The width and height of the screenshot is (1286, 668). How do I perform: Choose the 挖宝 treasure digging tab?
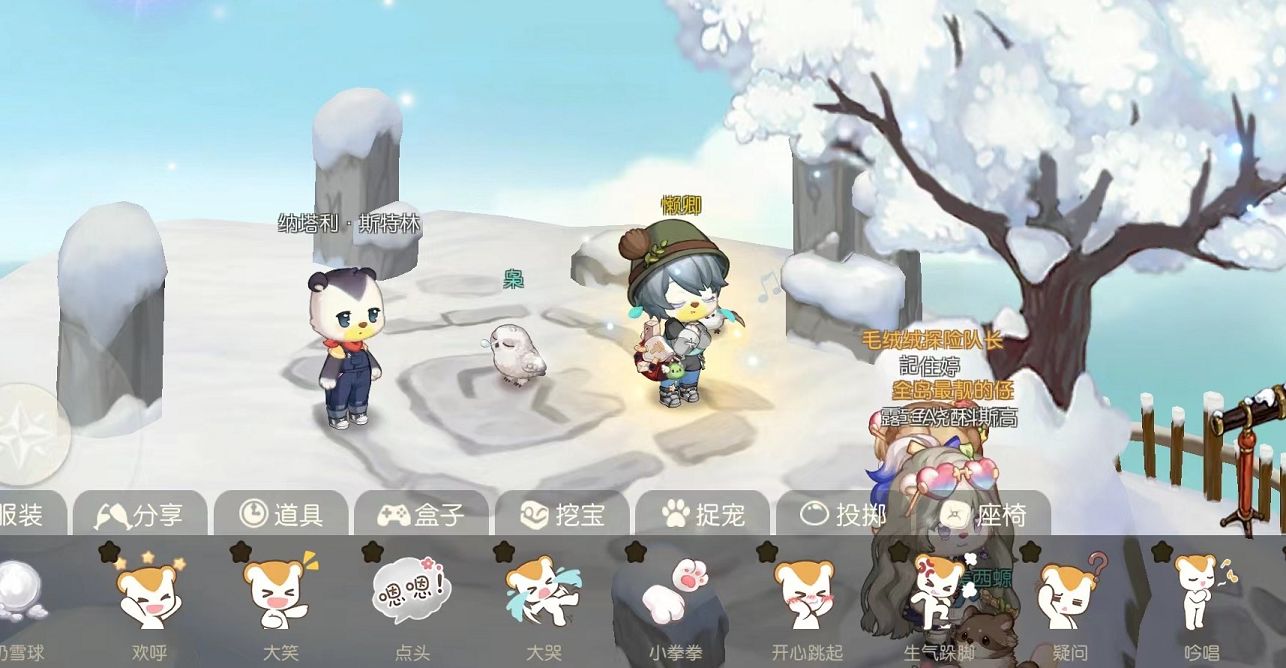click(x=562, y=515)
